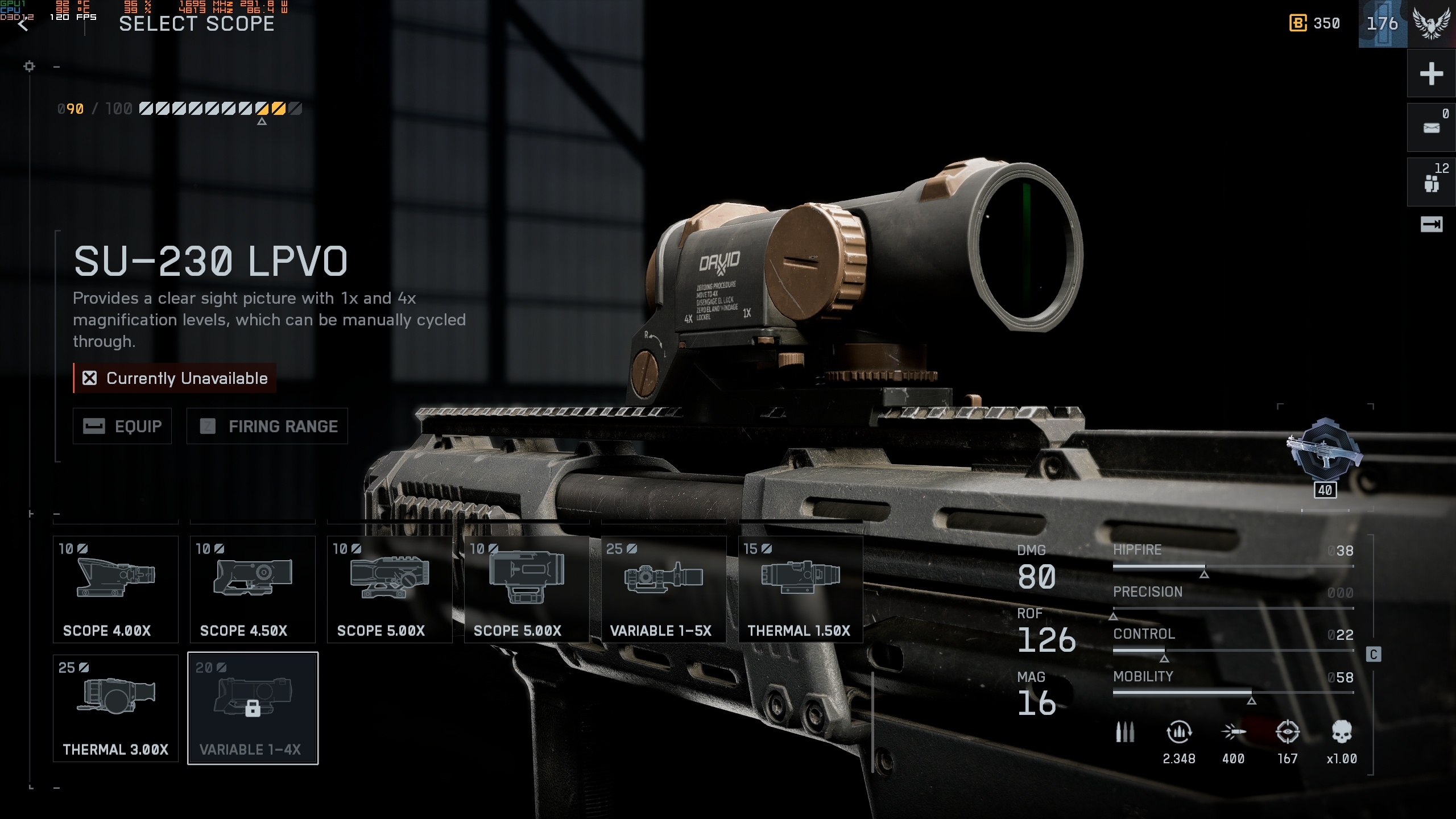Choose the Scope 4.50X attachment
The width and height of the screenshot is (1456, 819).
(253, 589)
